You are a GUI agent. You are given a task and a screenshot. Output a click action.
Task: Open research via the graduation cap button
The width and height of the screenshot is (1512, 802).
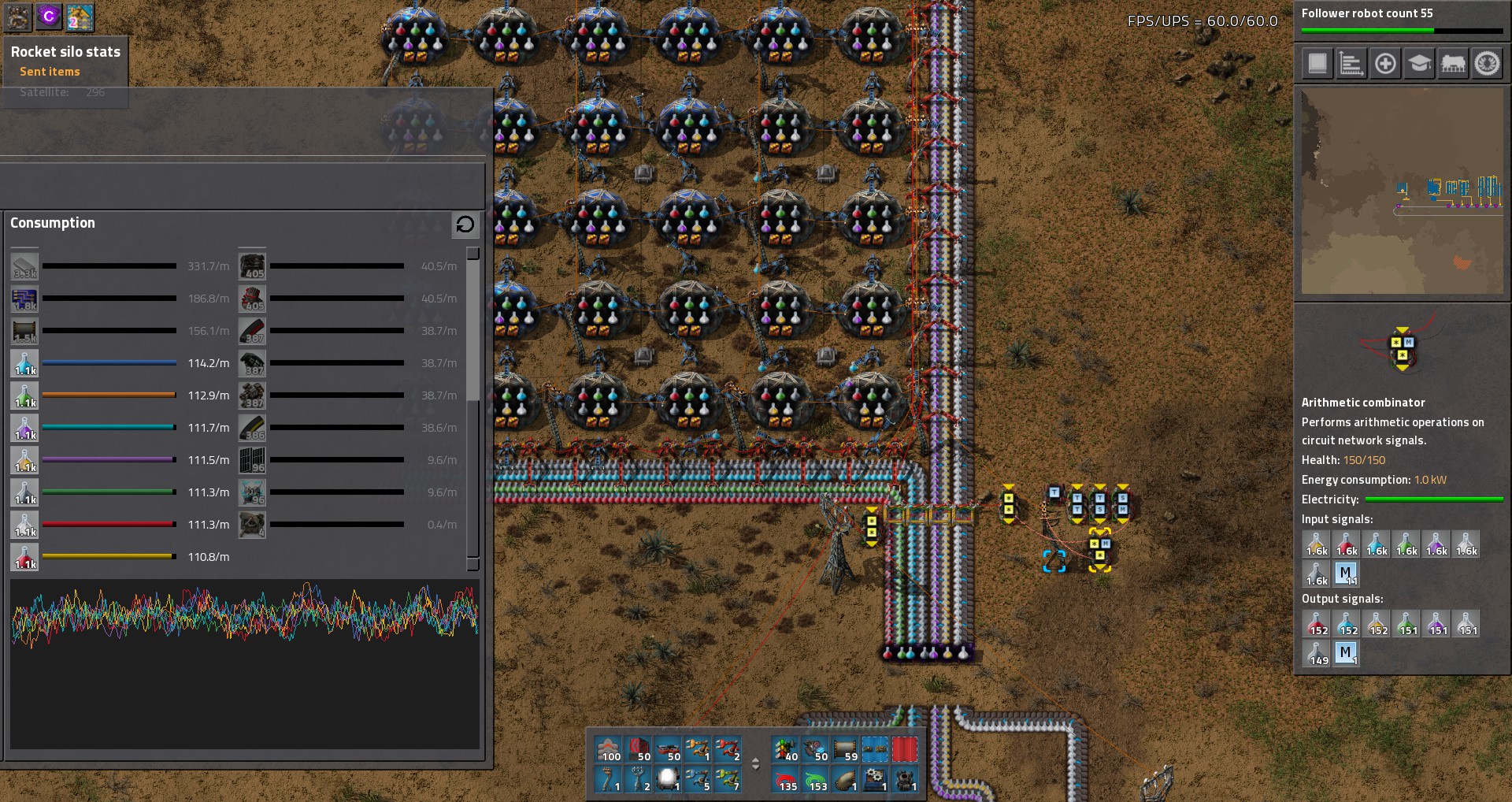point(1419,64)
